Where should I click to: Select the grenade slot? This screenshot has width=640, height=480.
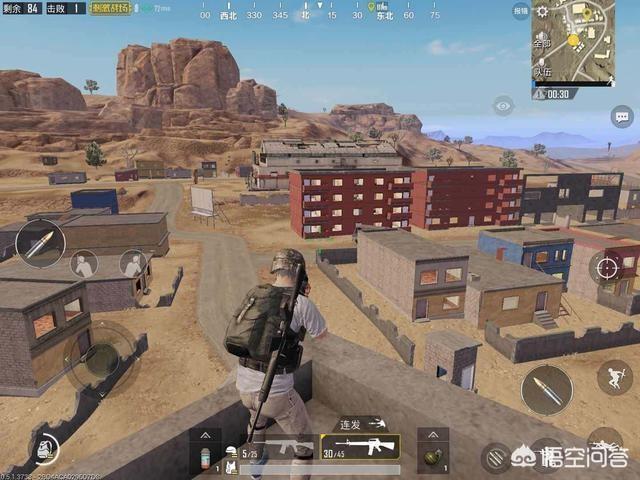[x=432, y=458]
